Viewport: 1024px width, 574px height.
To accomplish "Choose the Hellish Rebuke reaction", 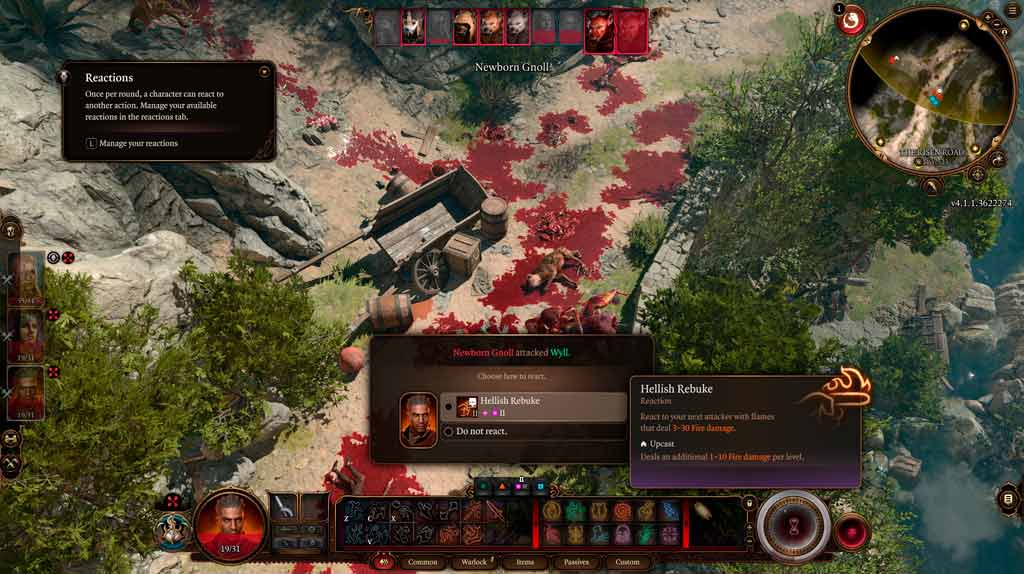I will click(x=540, y=405).
